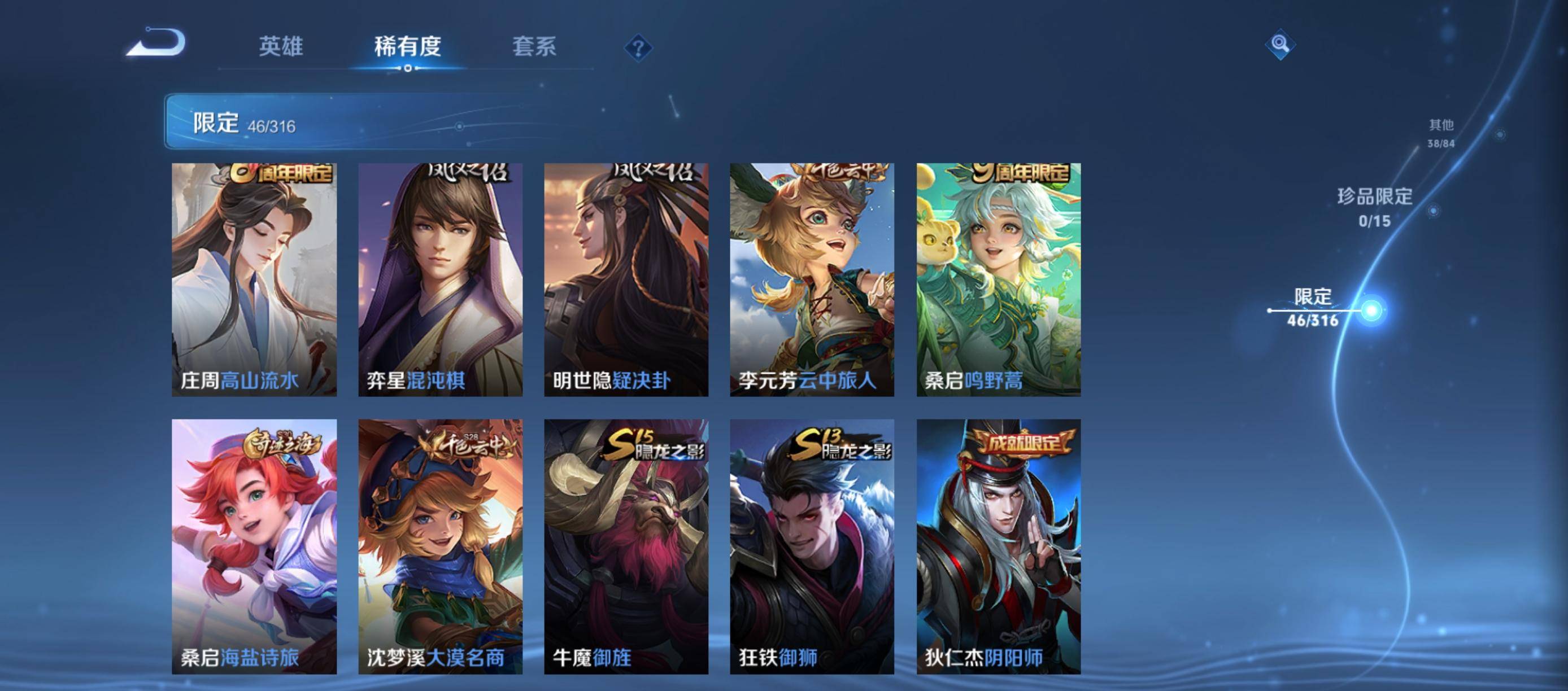Open the 庄周 高山流水 skin card

point(254,280)
